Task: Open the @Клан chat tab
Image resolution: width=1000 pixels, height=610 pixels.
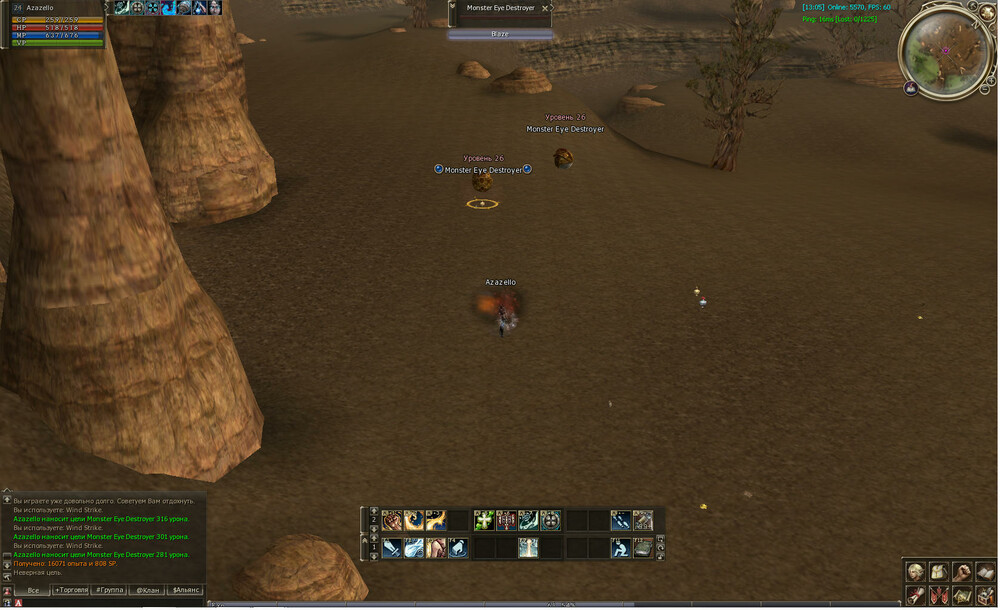Action: (147, 590)
